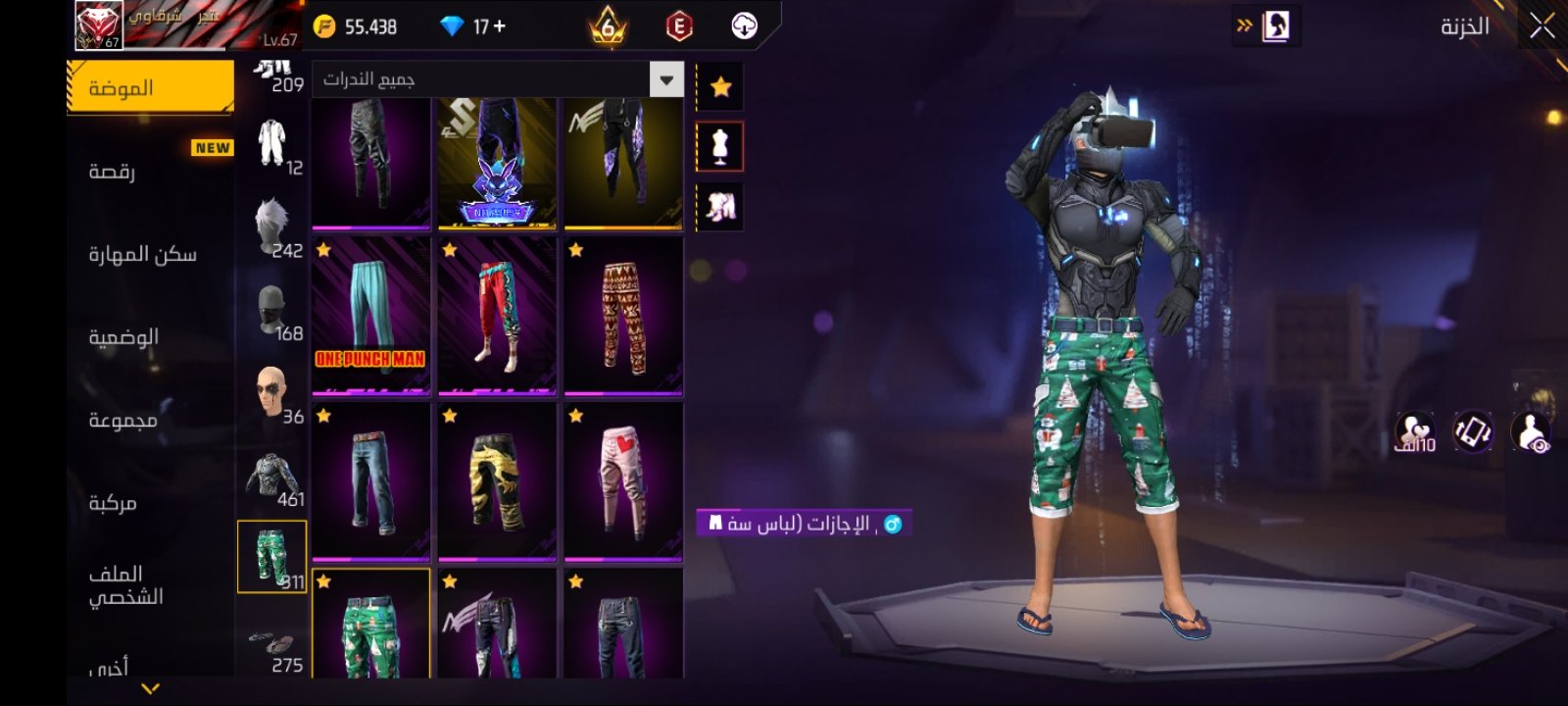The width and height of the screenshot is (1568, 706).
Task: Switch to the مركبة vehicle tab
Action: 150,503
